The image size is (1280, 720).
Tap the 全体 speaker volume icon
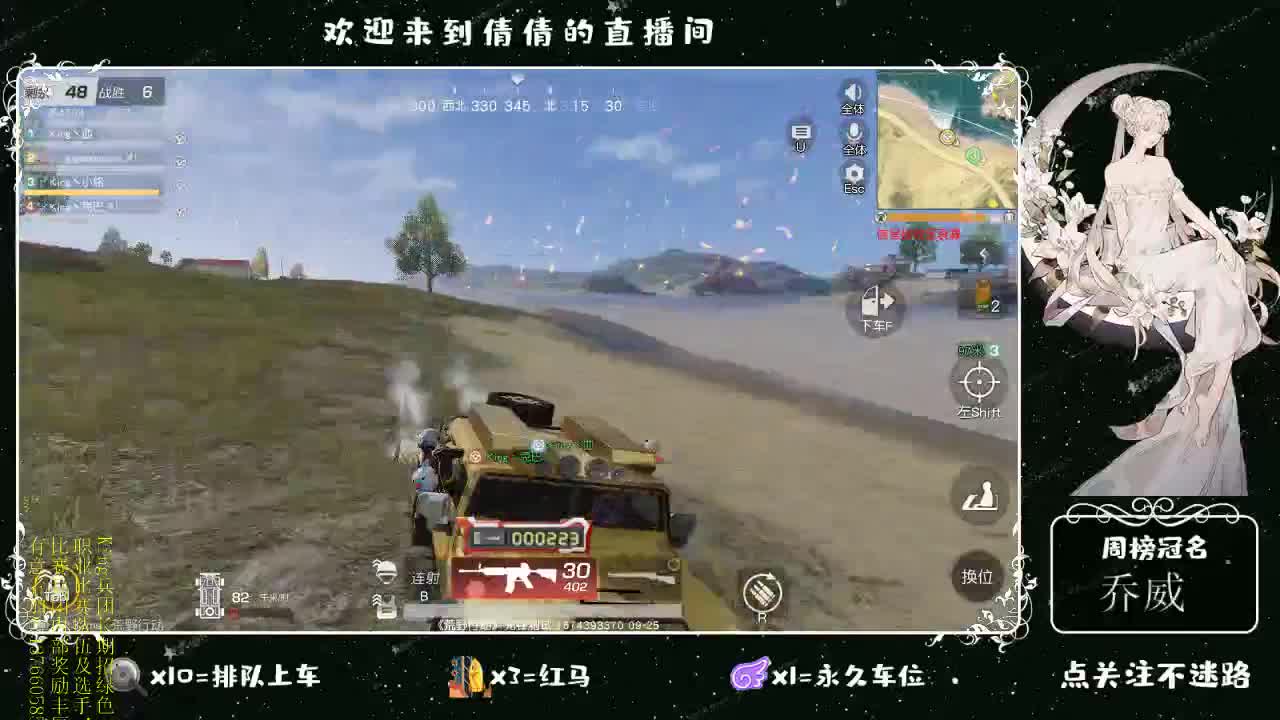[851, 93]
